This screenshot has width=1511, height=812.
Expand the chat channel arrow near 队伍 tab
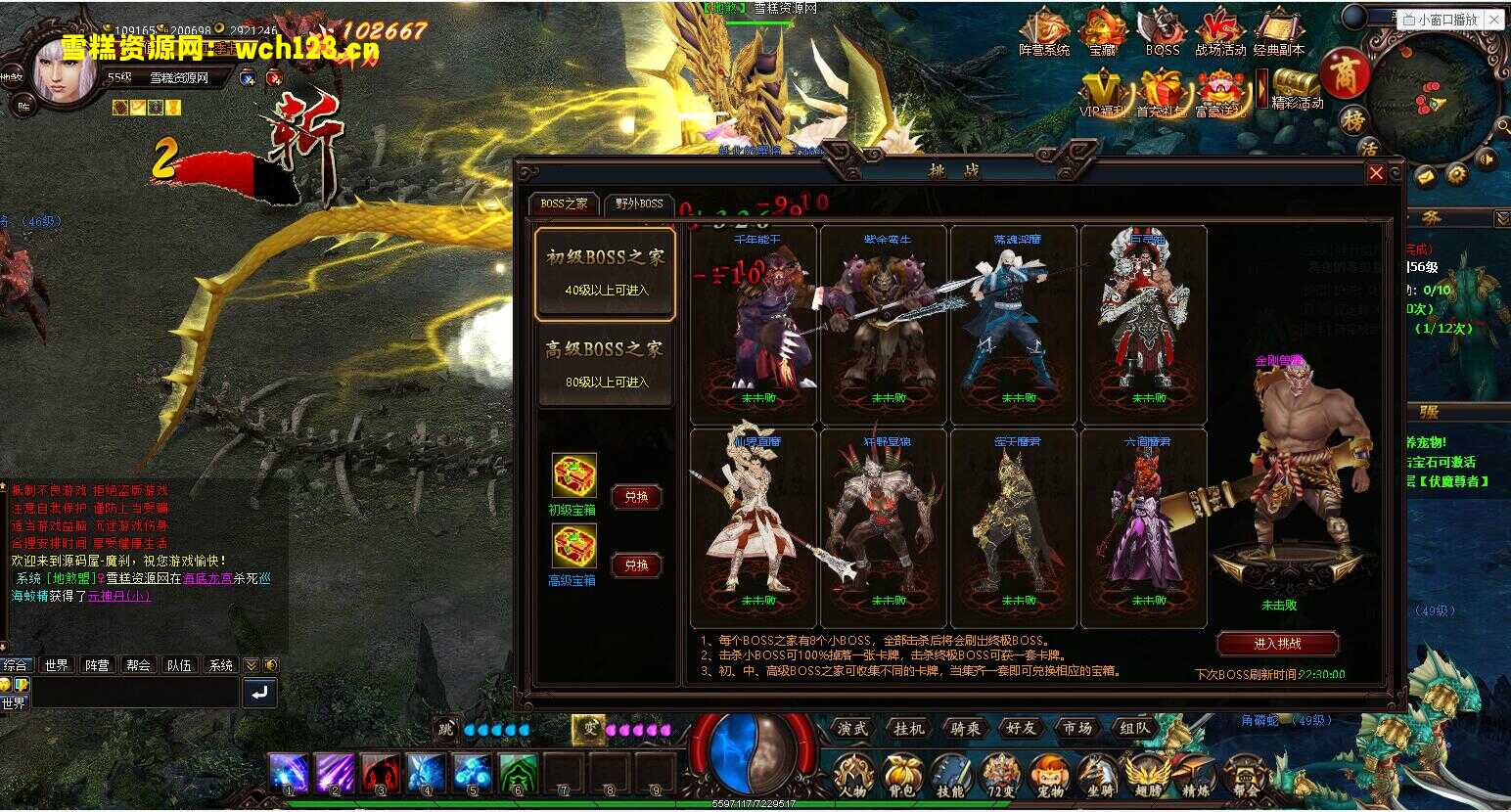[252, 664]
